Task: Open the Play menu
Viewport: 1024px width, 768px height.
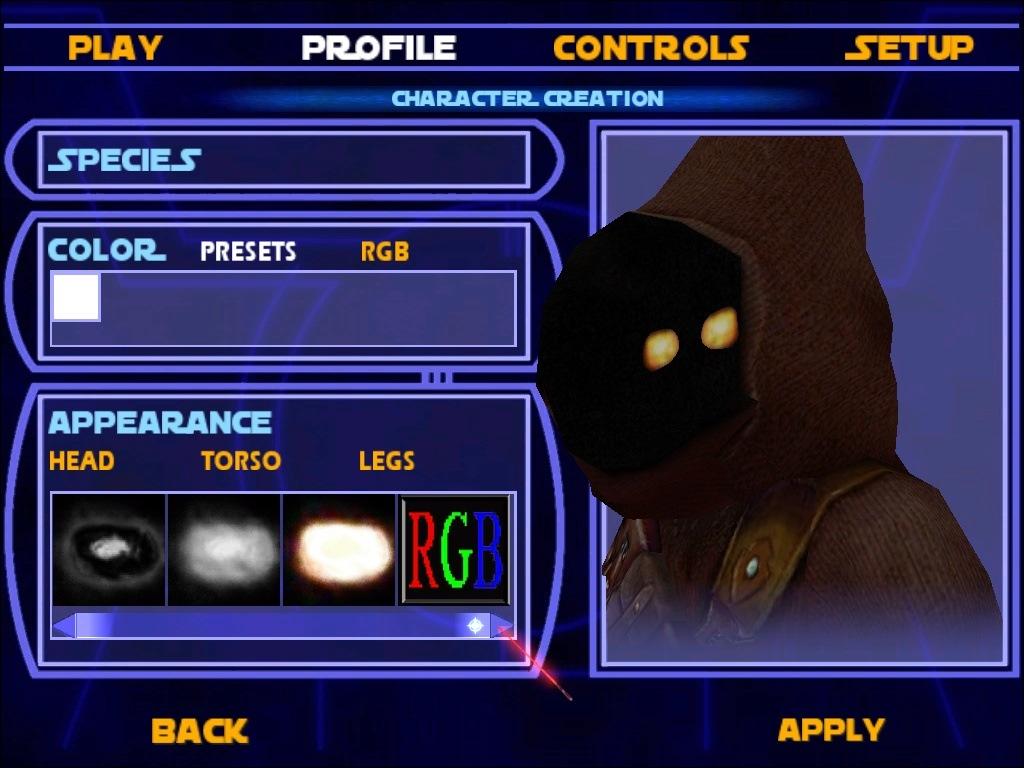Action: pyautogui.click(x=115, y=48)
